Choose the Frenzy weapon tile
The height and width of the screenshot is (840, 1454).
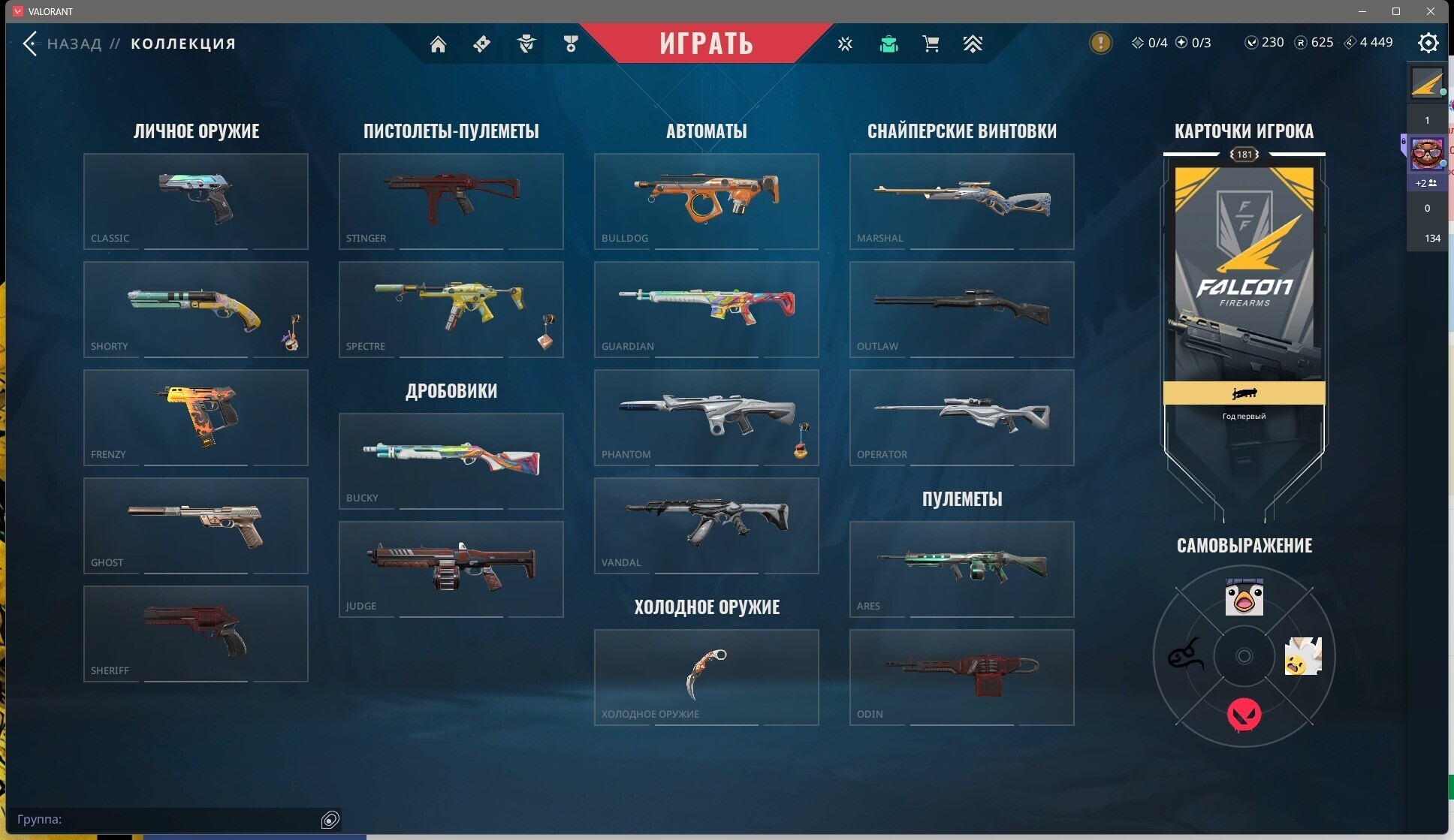(196, 417)
